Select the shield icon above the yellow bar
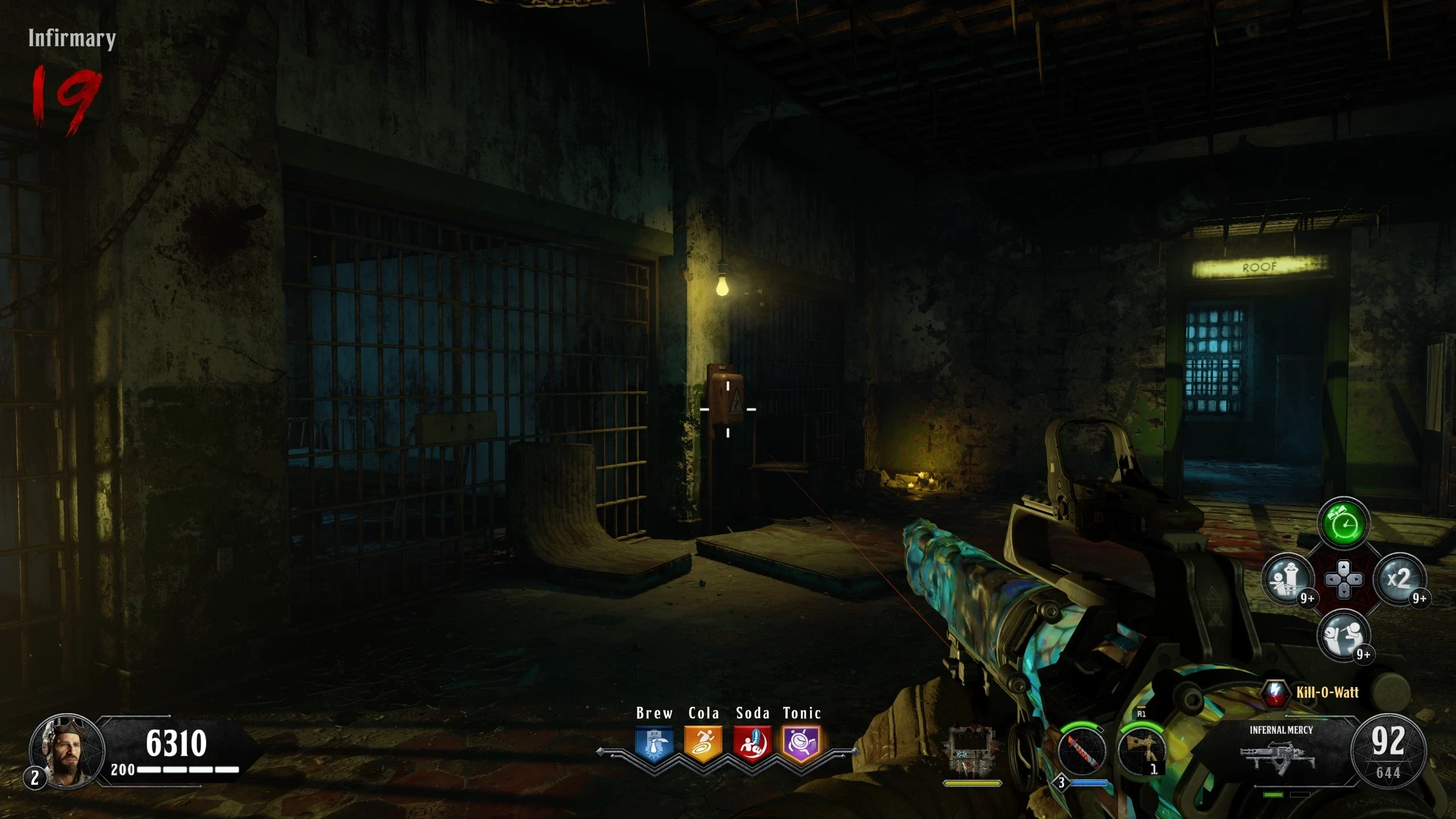 click(x=972, y=751)
